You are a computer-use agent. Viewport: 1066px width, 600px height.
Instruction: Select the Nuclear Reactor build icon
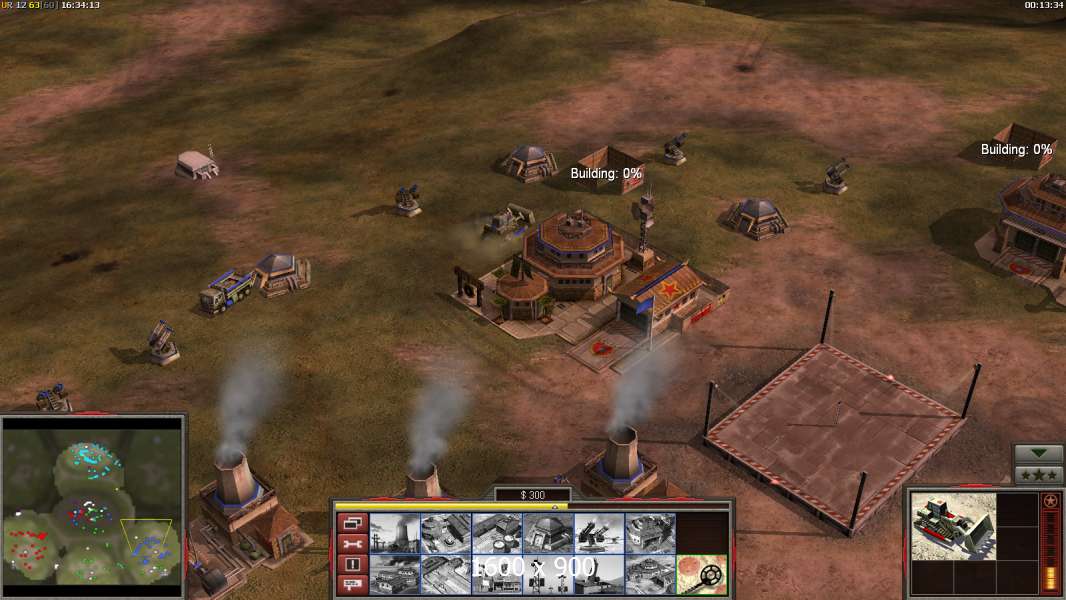pos(394,533)
